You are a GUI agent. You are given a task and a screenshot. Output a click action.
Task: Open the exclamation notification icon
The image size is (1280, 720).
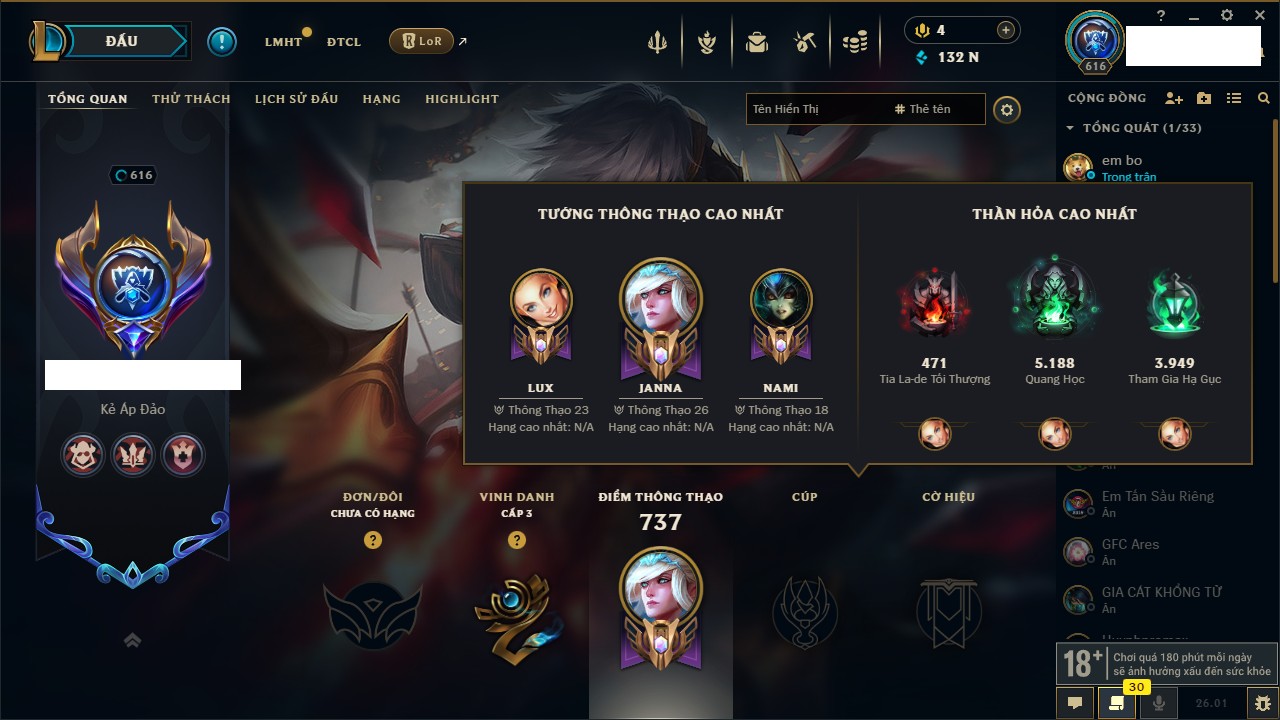pyautogui.click(x=222, y=42)
